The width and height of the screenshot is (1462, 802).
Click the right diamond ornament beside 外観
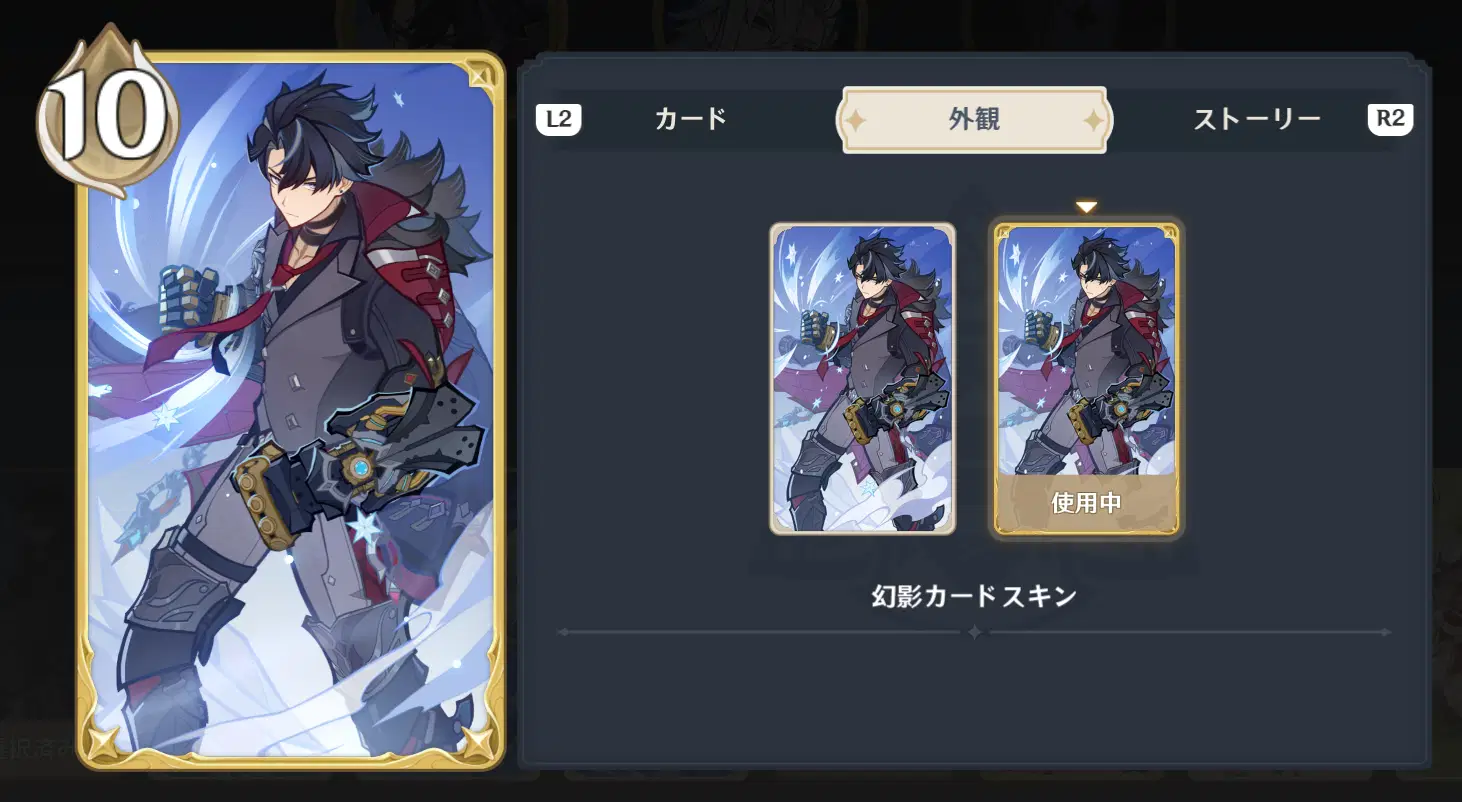coord(1091,118)
